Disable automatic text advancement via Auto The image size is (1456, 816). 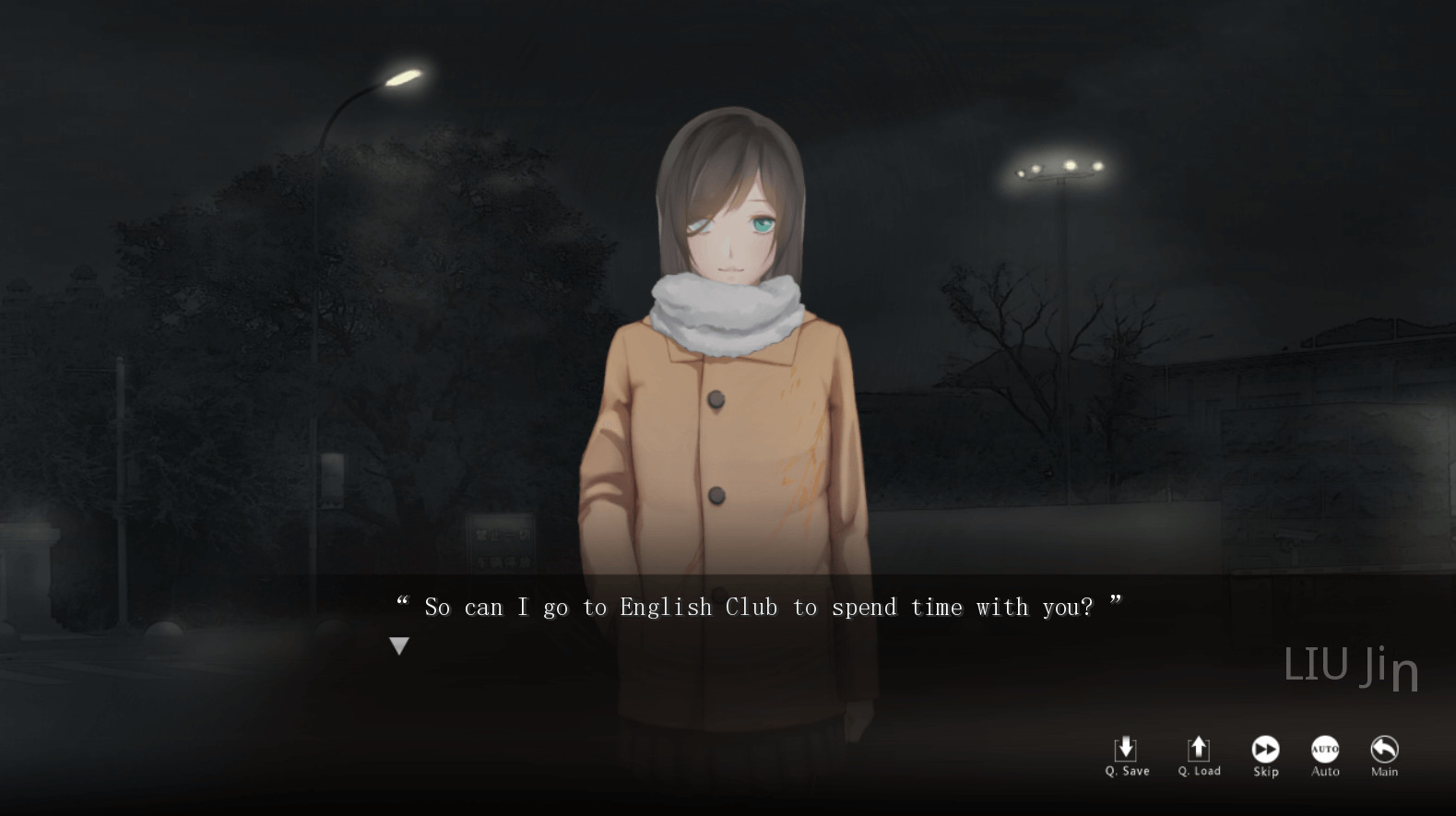tap(1325, 756)
